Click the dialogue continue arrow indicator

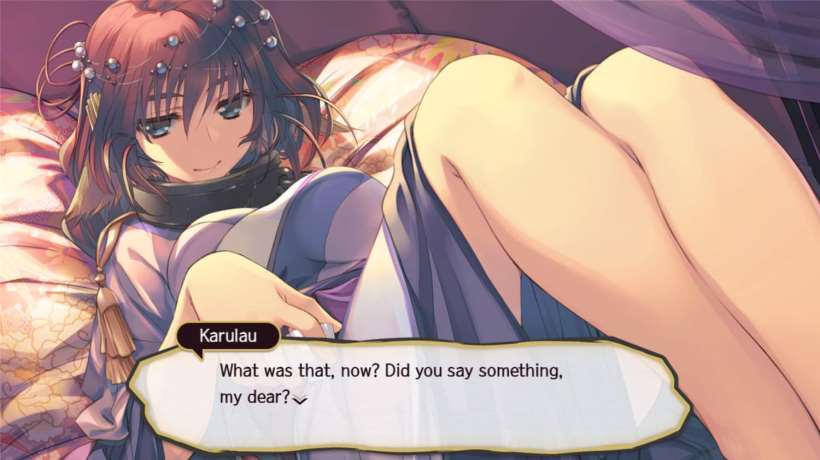tap(299, 400)
